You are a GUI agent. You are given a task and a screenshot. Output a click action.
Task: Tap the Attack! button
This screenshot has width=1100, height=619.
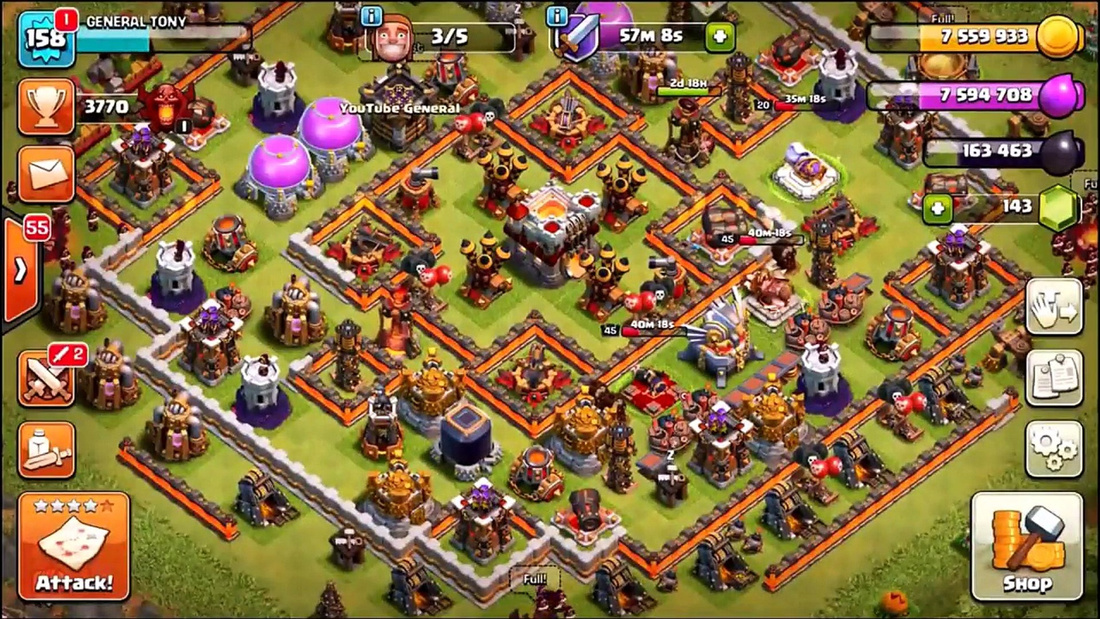[73, 546]
